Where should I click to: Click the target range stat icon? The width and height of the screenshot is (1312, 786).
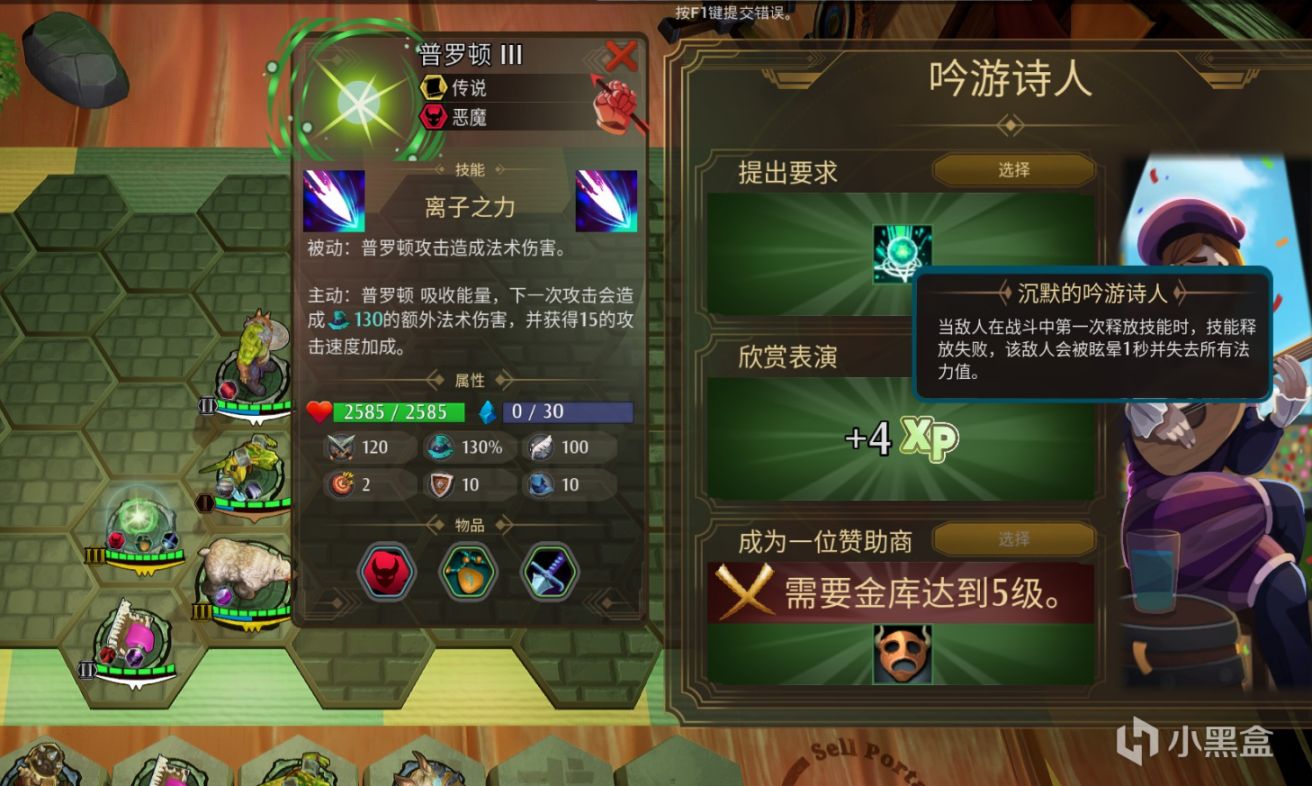340,486
